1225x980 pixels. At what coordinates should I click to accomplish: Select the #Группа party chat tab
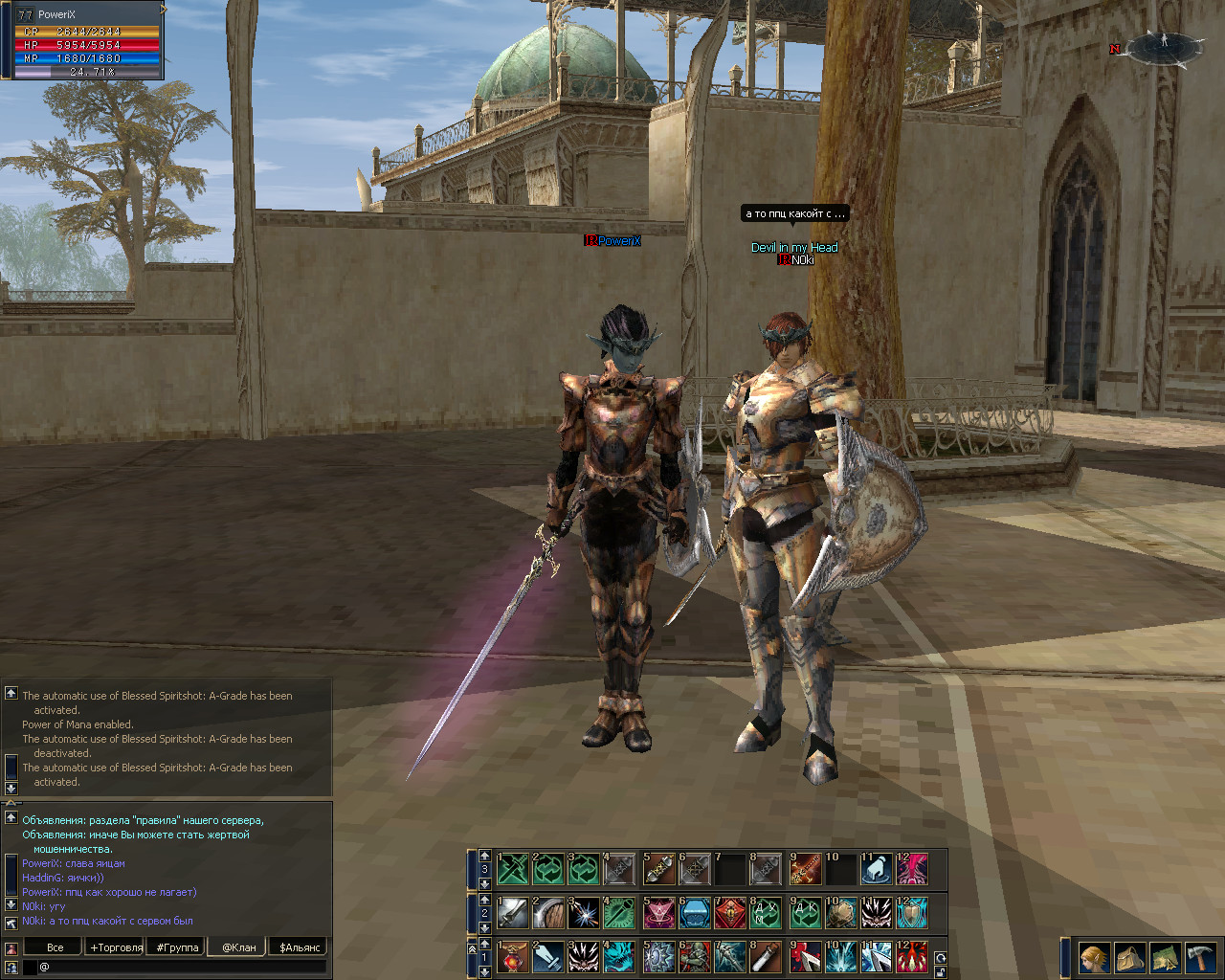tap(178, 947)
